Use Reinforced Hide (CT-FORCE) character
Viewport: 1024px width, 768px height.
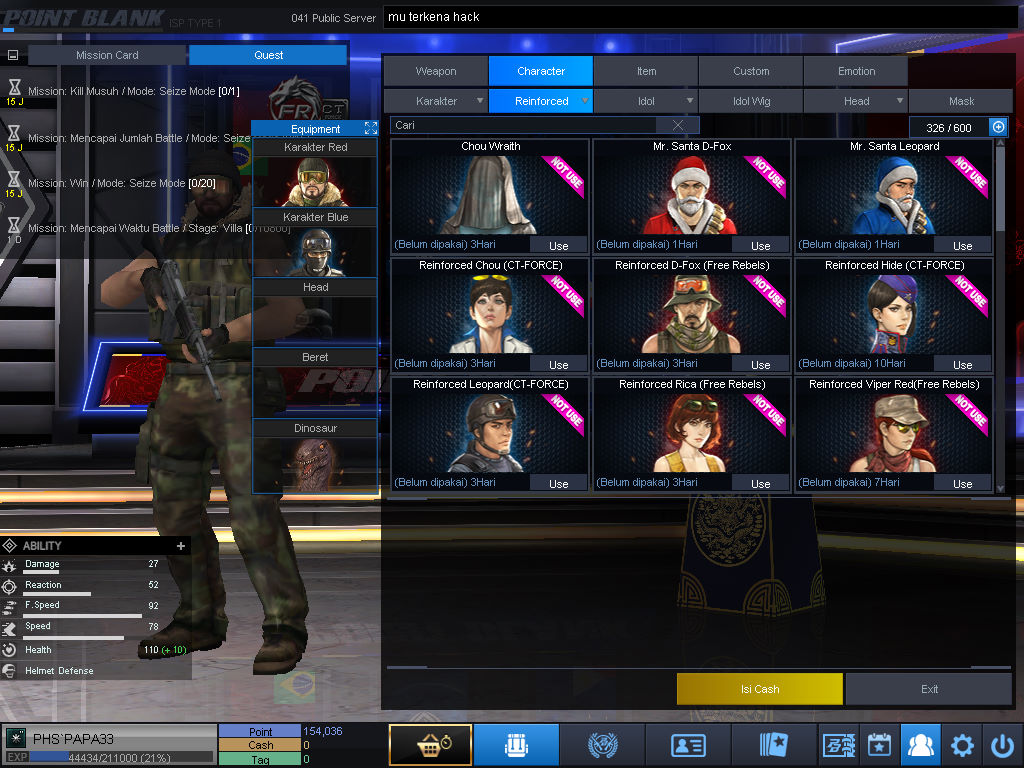click(962, 364)
